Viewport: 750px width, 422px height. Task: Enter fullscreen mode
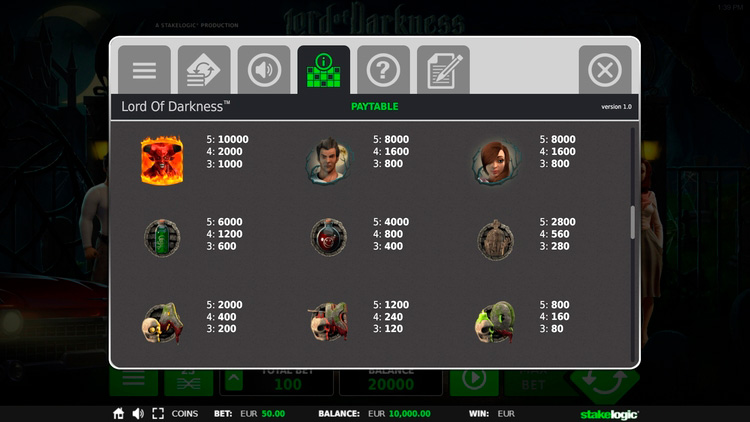point(158,413)
